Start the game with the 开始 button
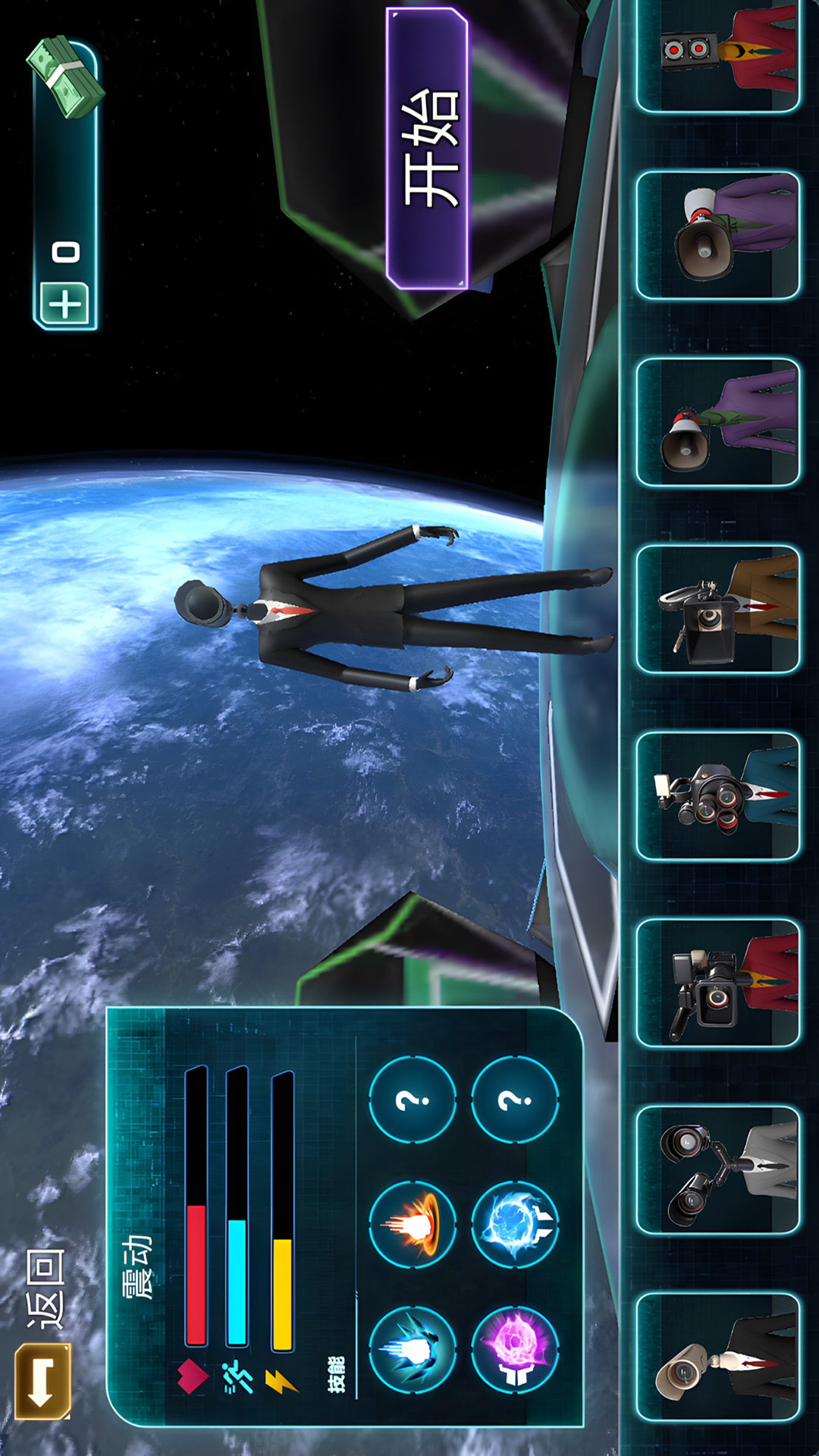The image size is (819, 1456). (x=428, y=149)
